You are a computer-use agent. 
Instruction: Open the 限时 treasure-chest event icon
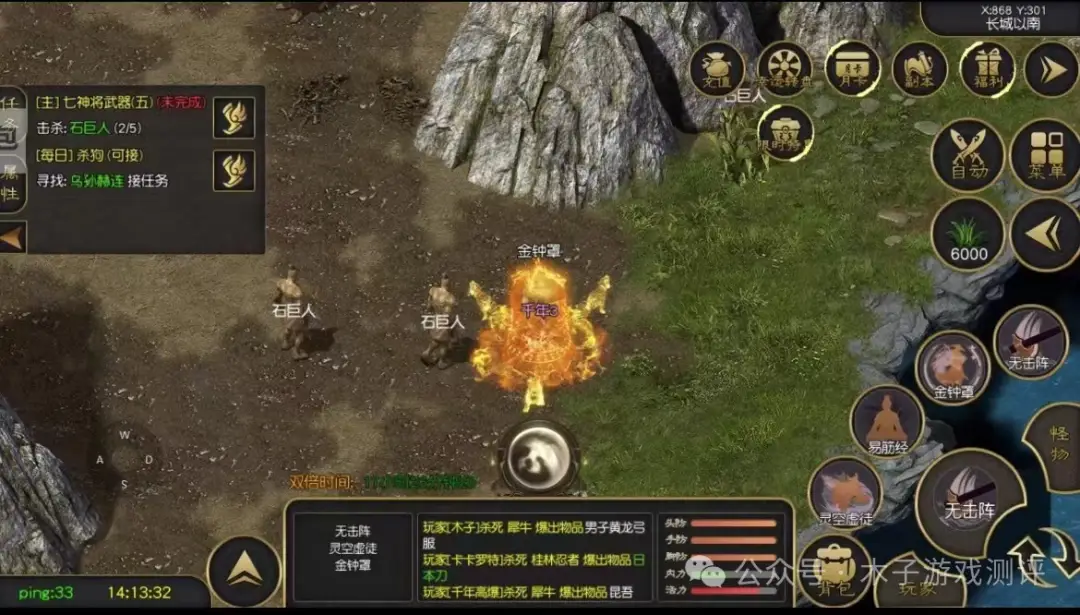click(785, 133)
